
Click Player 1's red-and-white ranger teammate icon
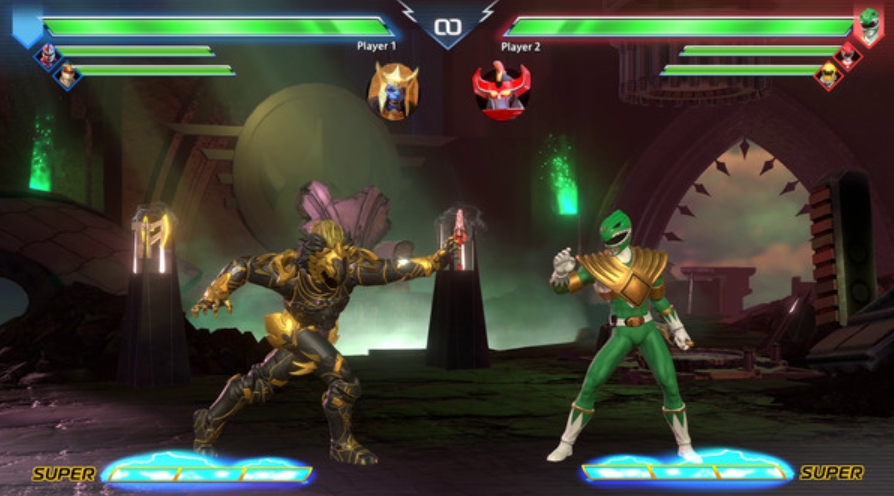click(x=46, y=55)
